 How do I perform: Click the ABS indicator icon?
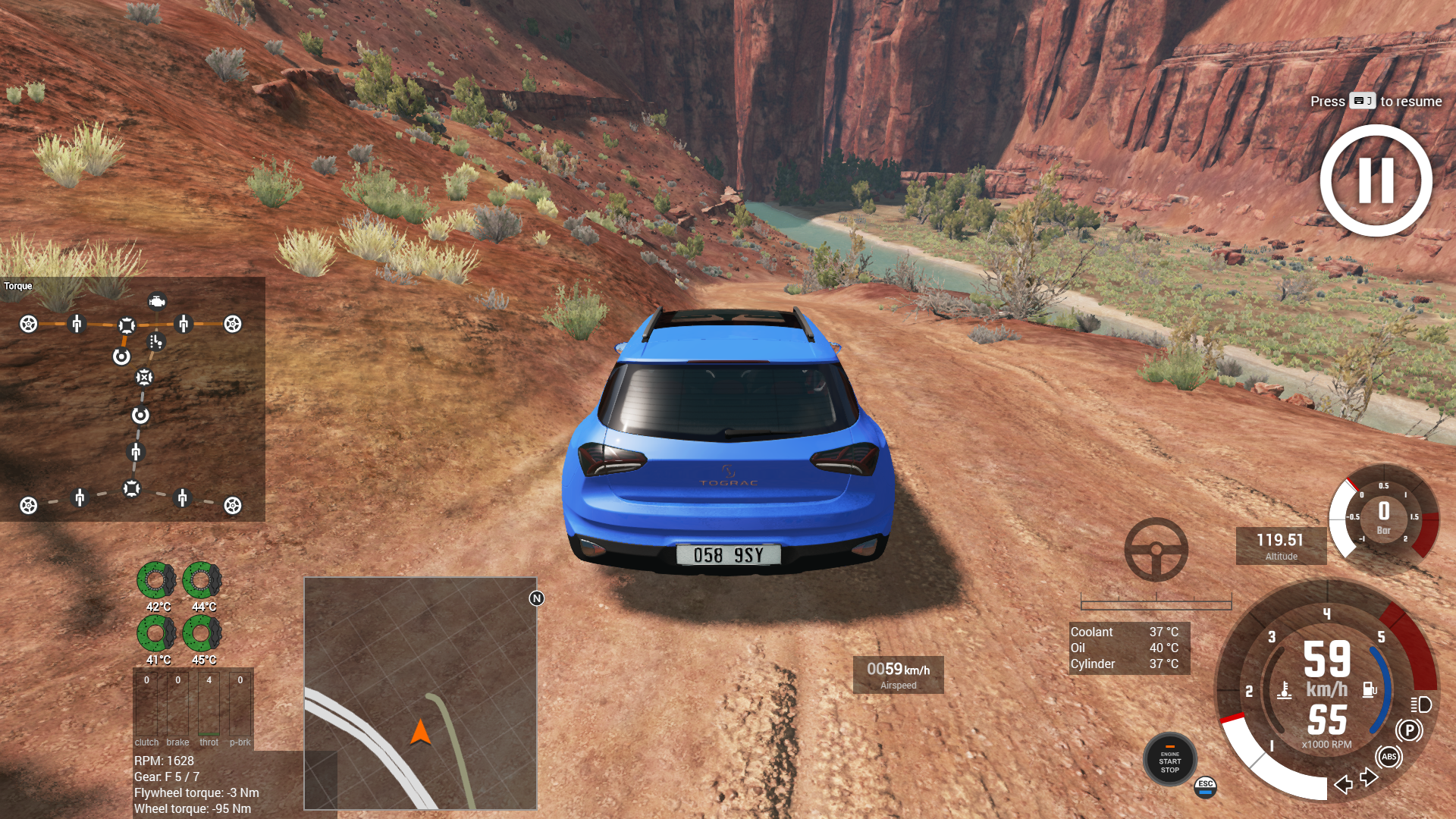tap(1389, 756)
